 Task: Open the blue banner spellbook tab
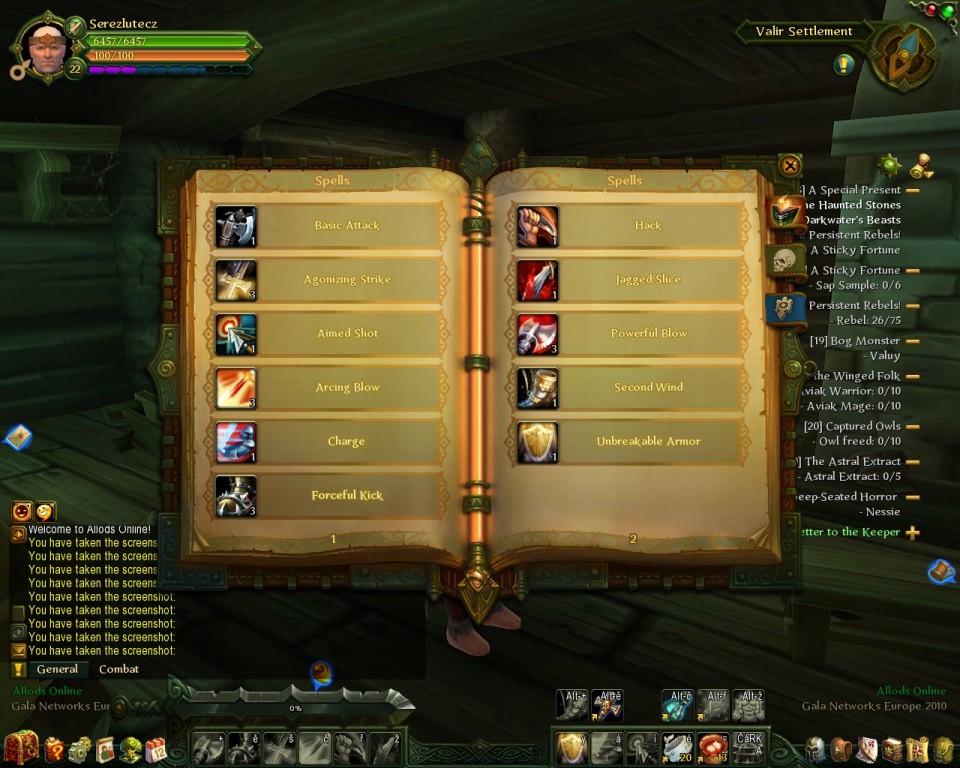coord(785,308)
